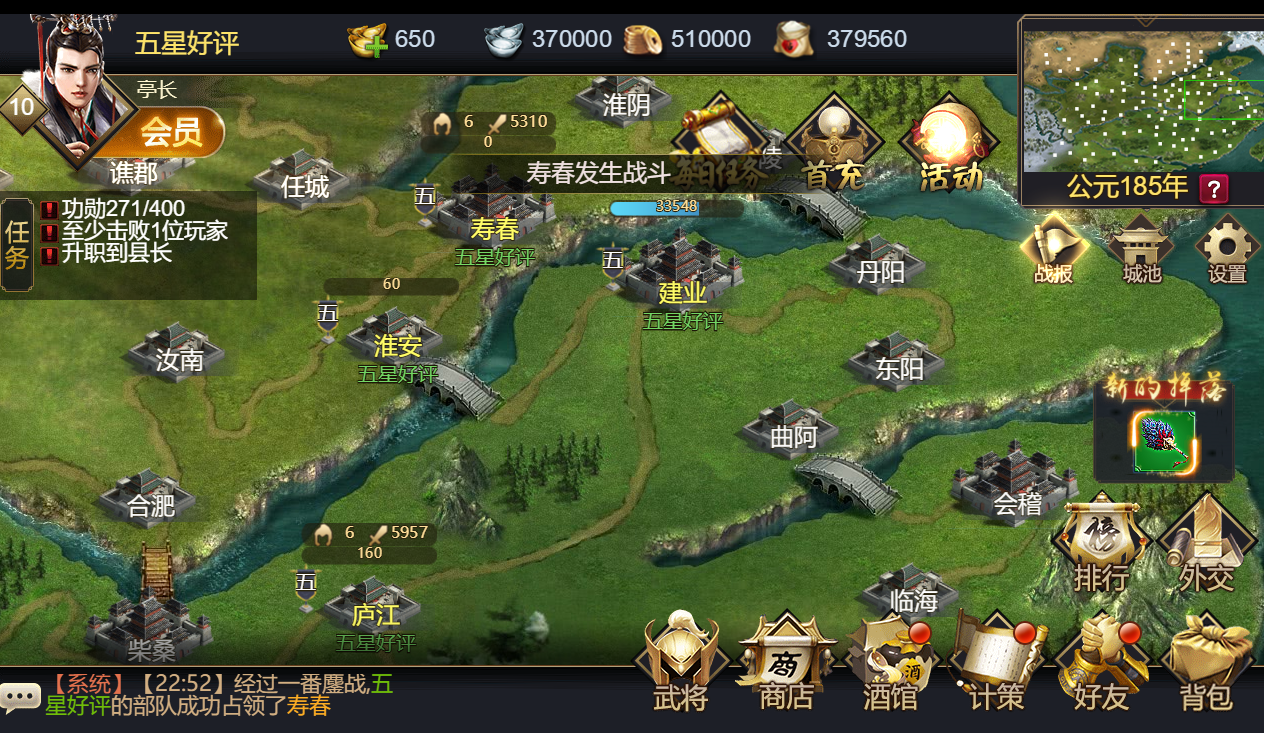The height and width of the screenshot is (733, 1264).
Task: Open the 任务 quest tracker tab
Action: point(17,245)
